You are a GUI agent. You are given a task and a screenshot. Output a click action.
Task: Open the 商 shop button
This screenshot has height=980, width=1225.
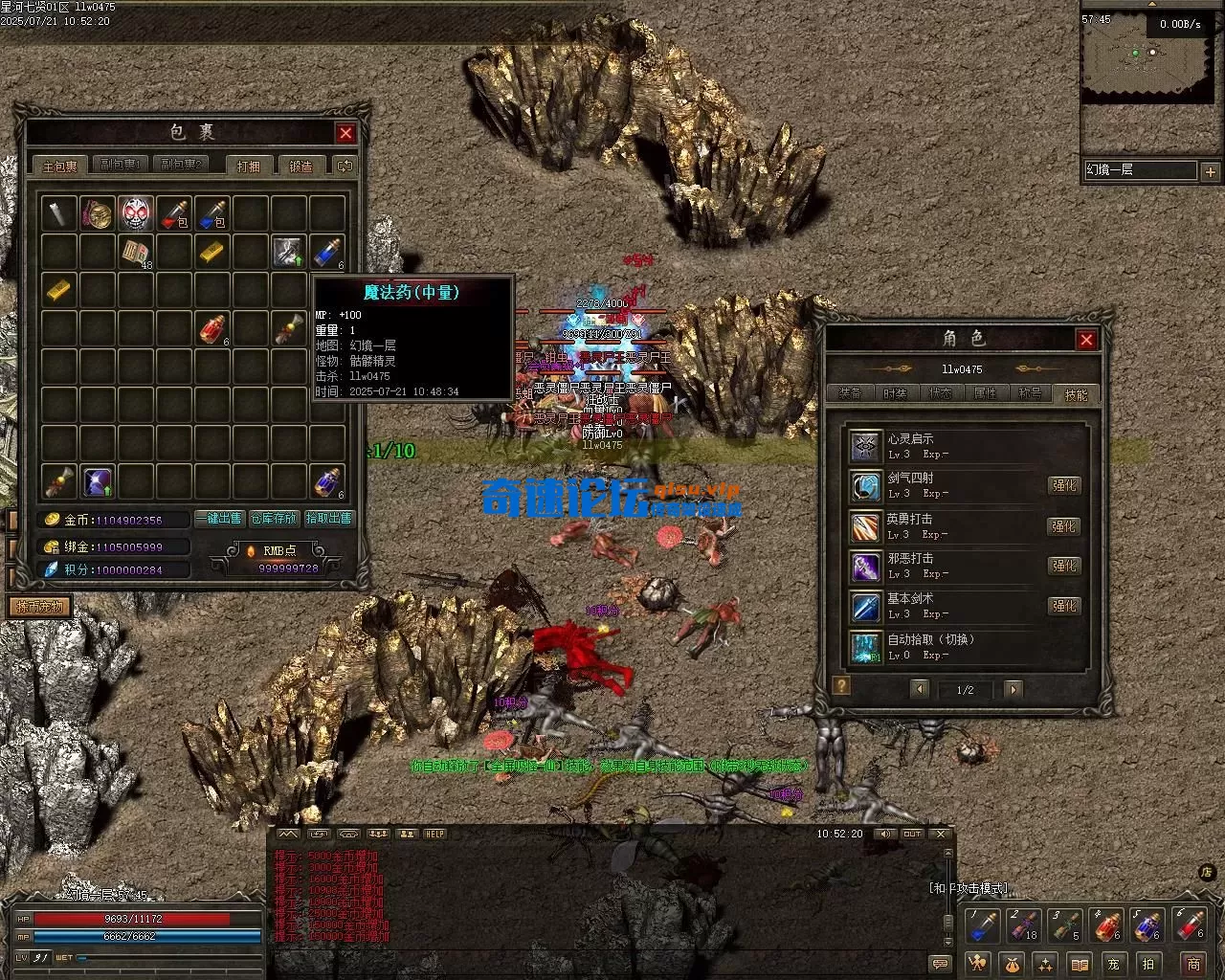click(x=1192, y=963)
